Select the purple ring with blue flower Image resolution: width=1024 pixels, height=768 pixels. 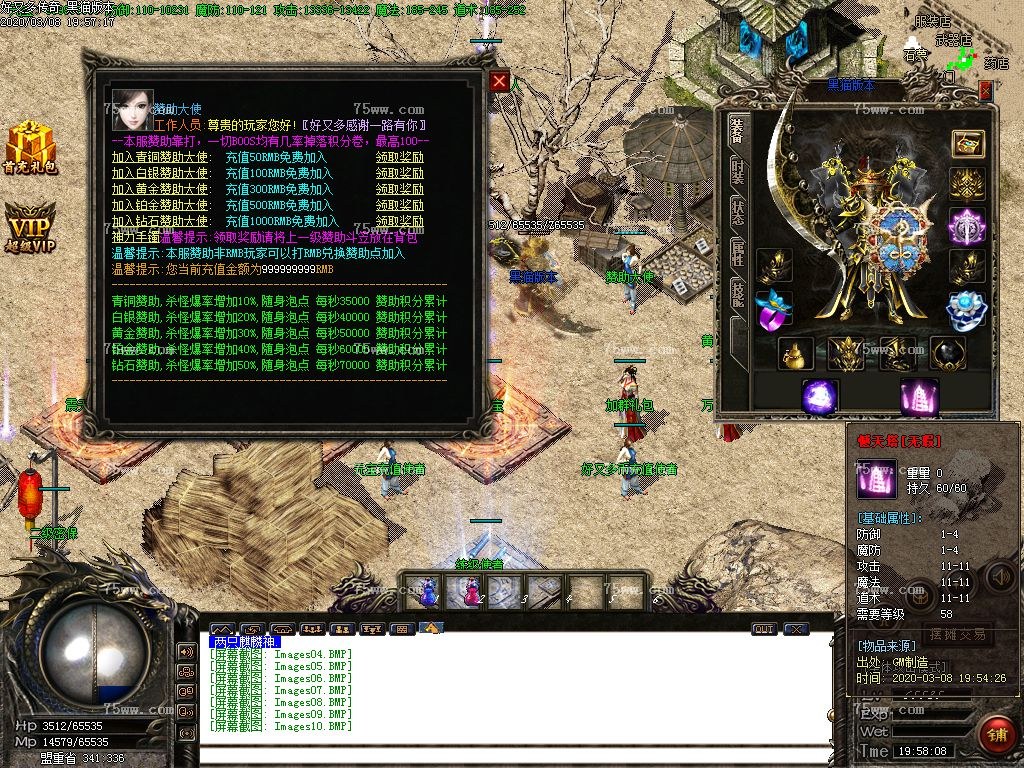773,311
